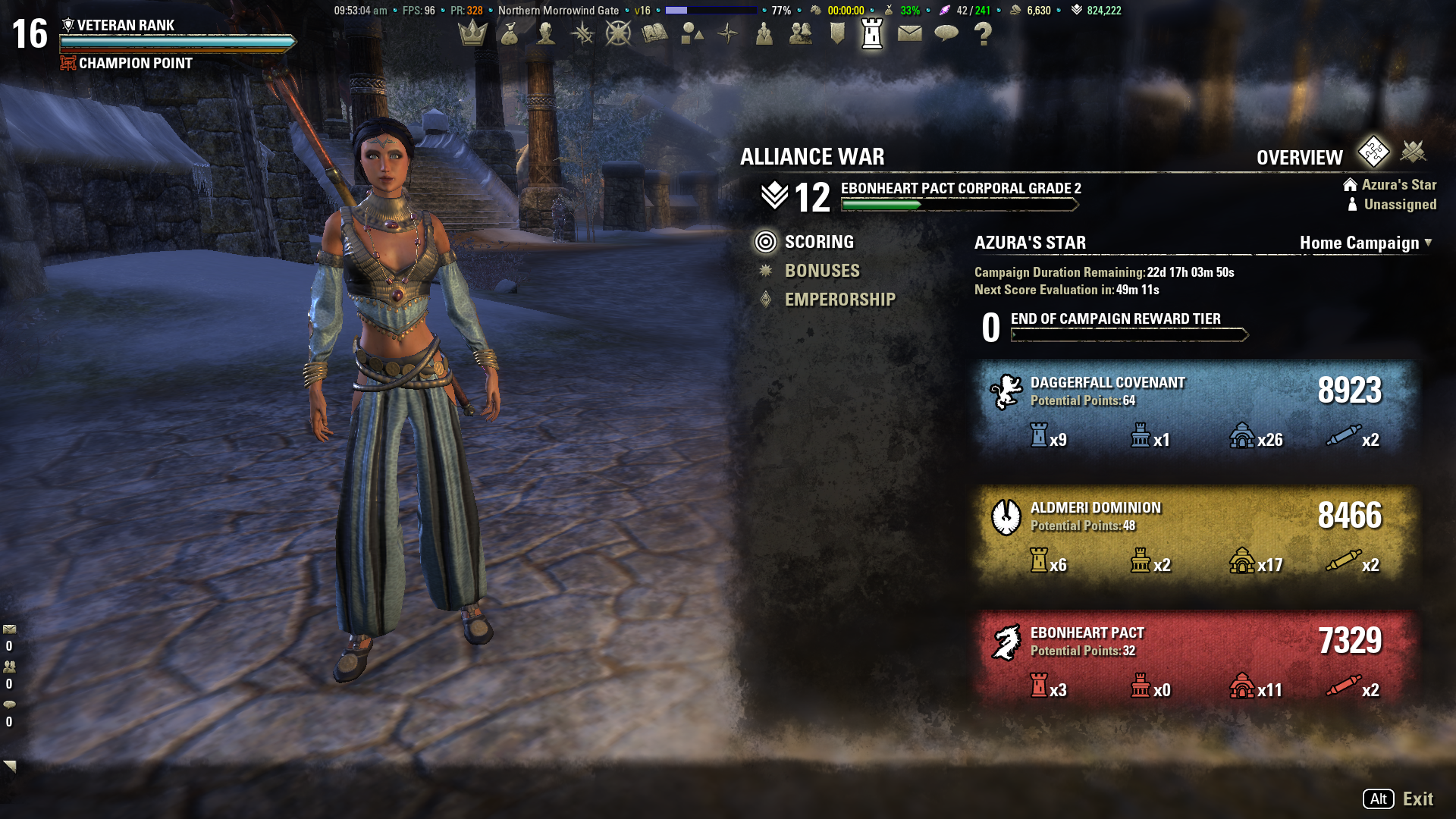Click the Alliance War tower icon
This screenshot has height=819, width=1456.
pos(873,33)
